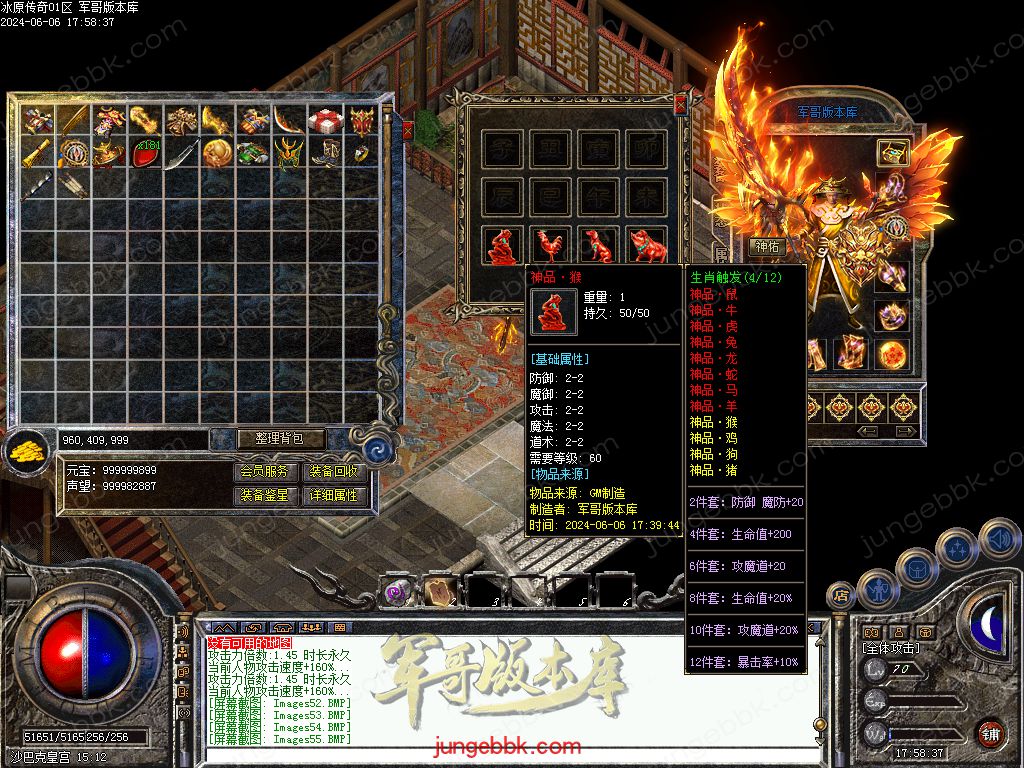Click the treasure chest icon on character panel
The width and height of the screenshot is (1024, 768).
(x=892, y=152)
